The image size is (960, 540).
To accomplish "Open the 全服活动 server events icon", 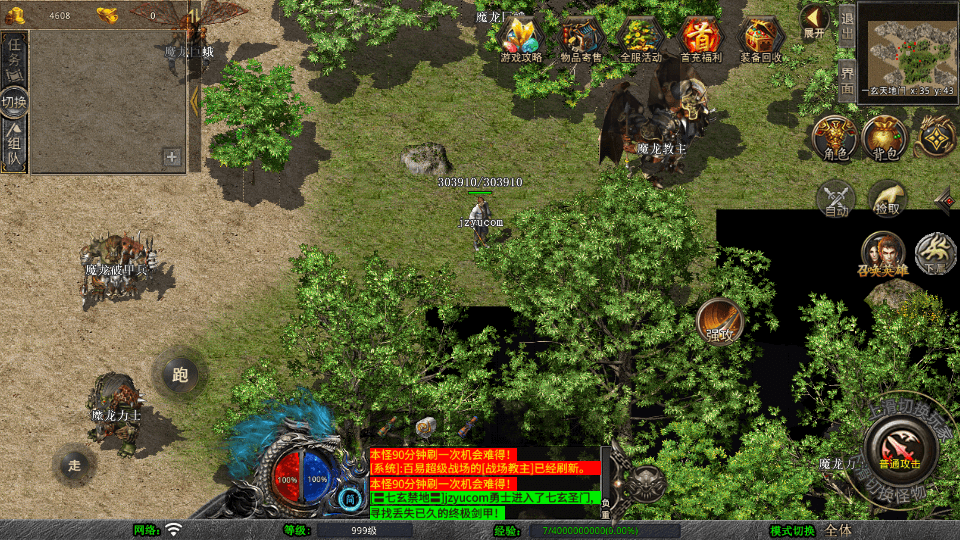I will (641, 38).
